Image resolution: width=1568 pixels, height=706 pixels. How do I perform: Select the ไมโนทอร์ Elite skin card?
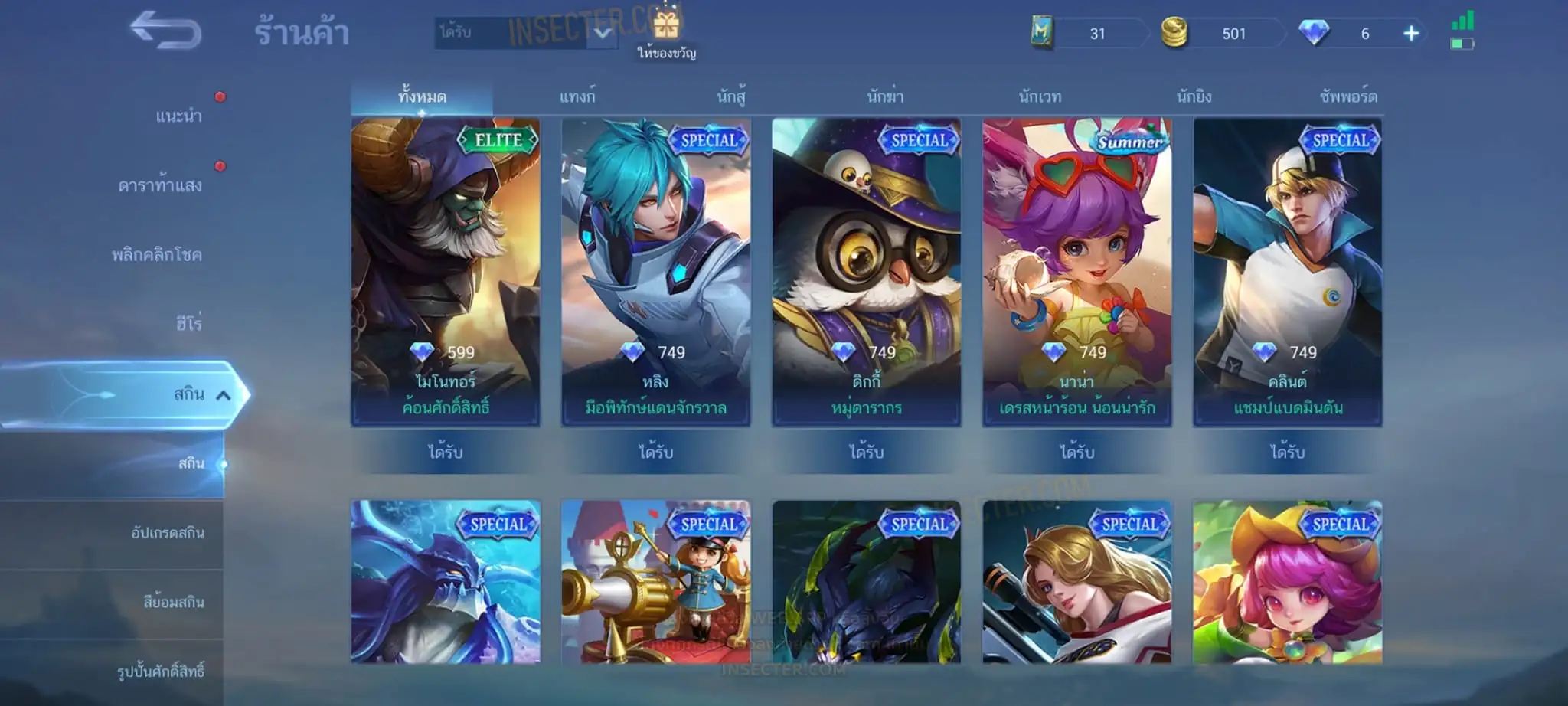tap(446, 272)
